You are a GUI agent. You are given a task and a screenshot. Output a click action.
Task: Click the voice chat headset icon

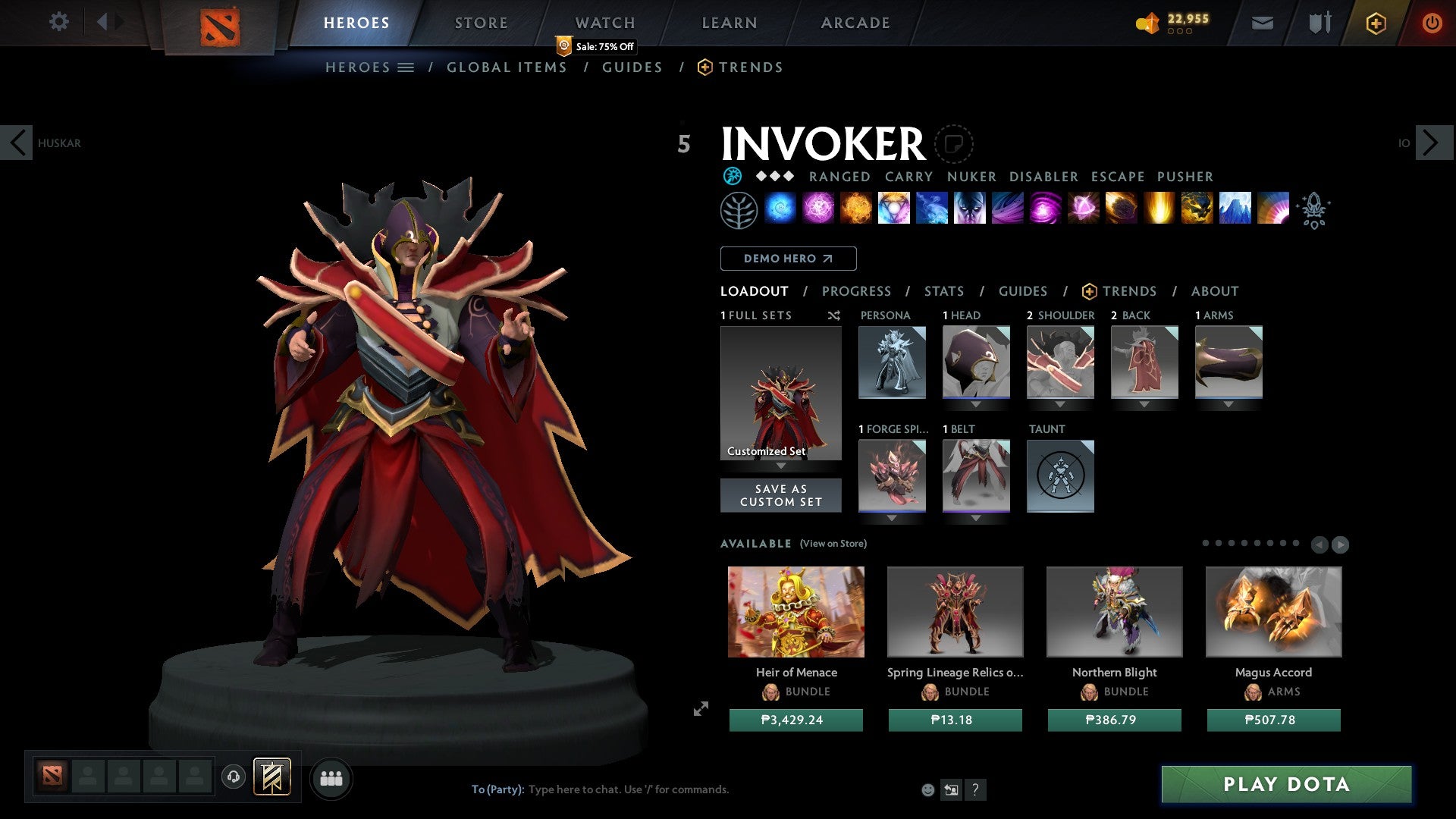coord(233,778)
